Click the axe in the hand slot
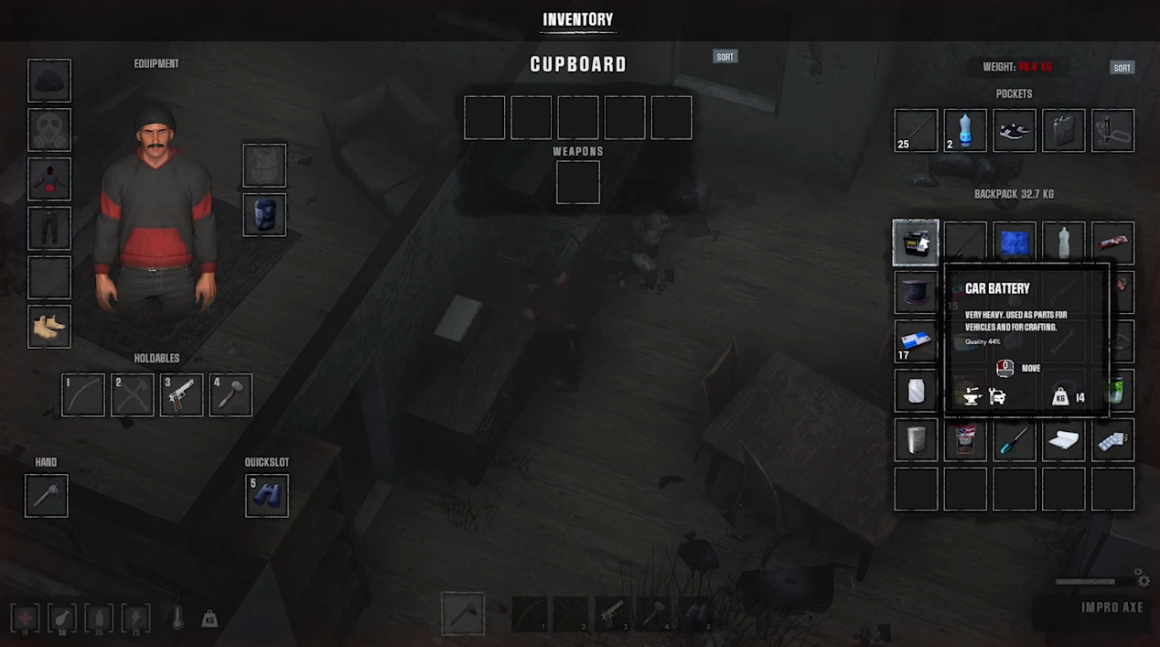1160x647 pixels. (x=46, y=496)
